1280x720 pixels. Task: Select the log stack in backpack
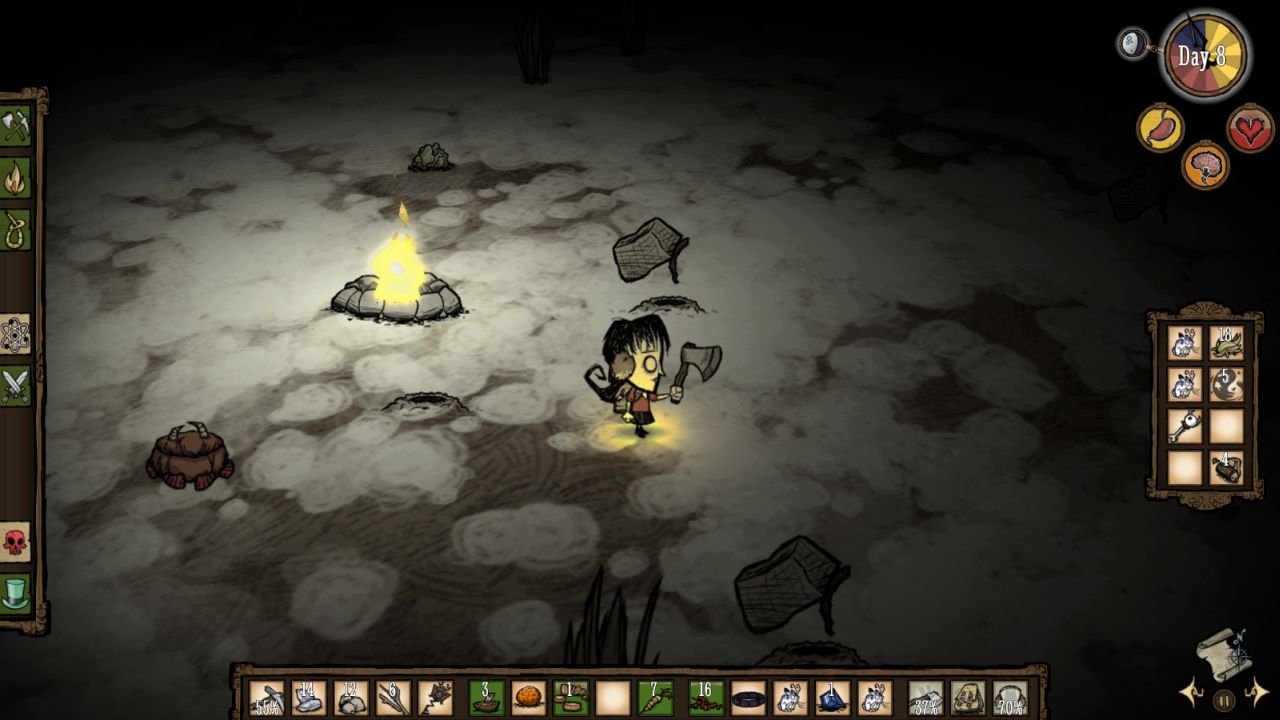[x=1226, y=468]
